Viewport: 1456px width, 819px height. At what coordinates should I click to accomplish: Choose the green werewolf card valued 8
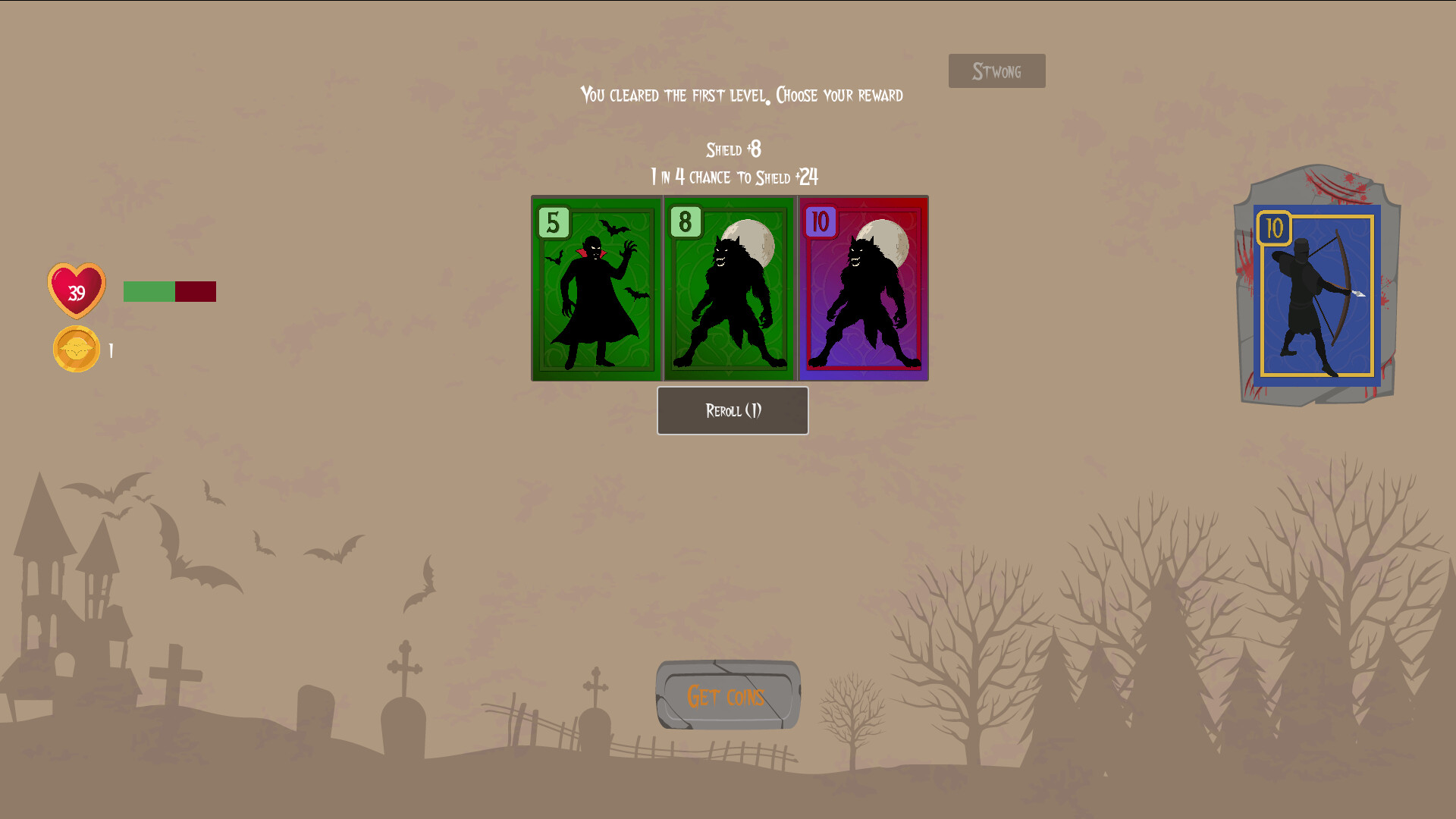pyautogui.click(x=730, y=288)
